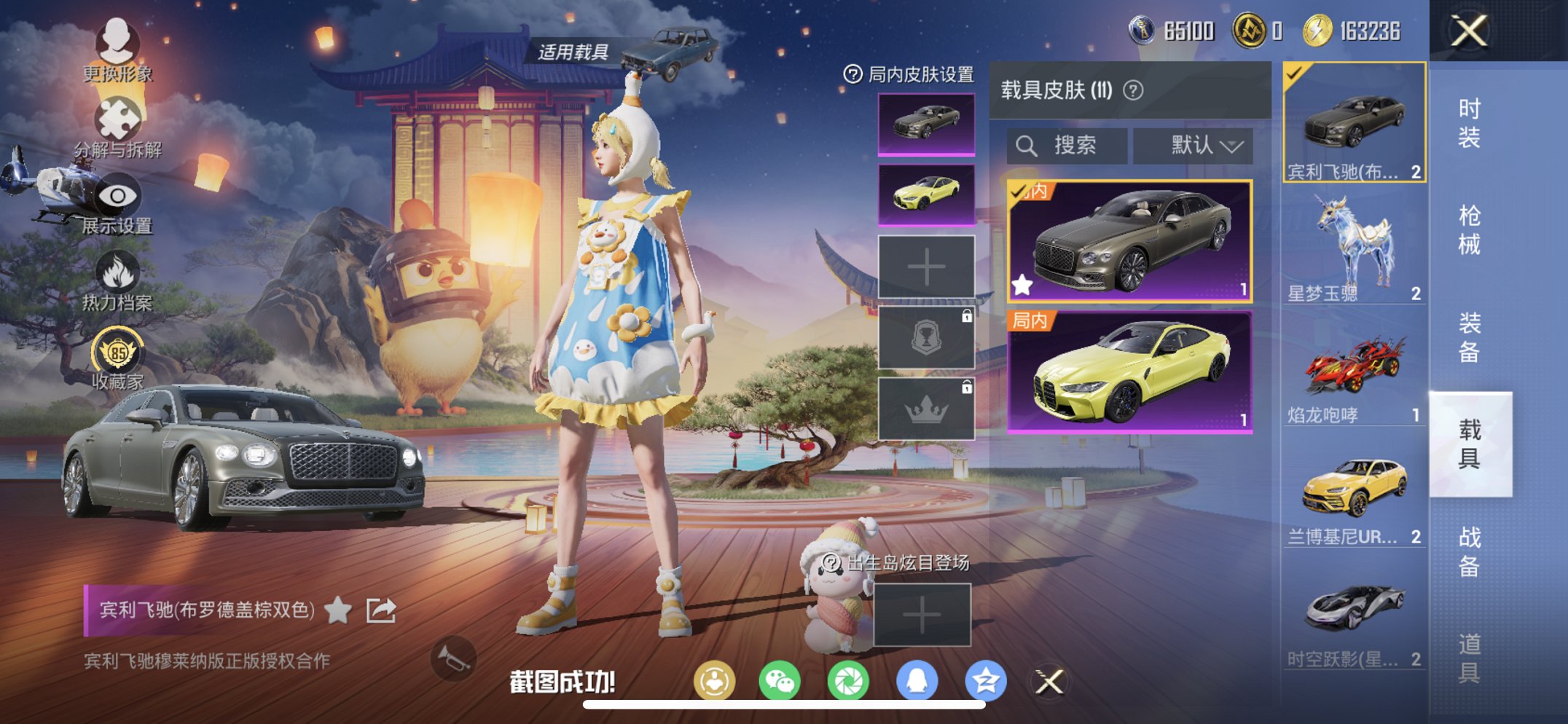Viewport: 1568px width, 724px height.
Task: Open the 默认 sorting dropdown
Action: pos(1193,145)
